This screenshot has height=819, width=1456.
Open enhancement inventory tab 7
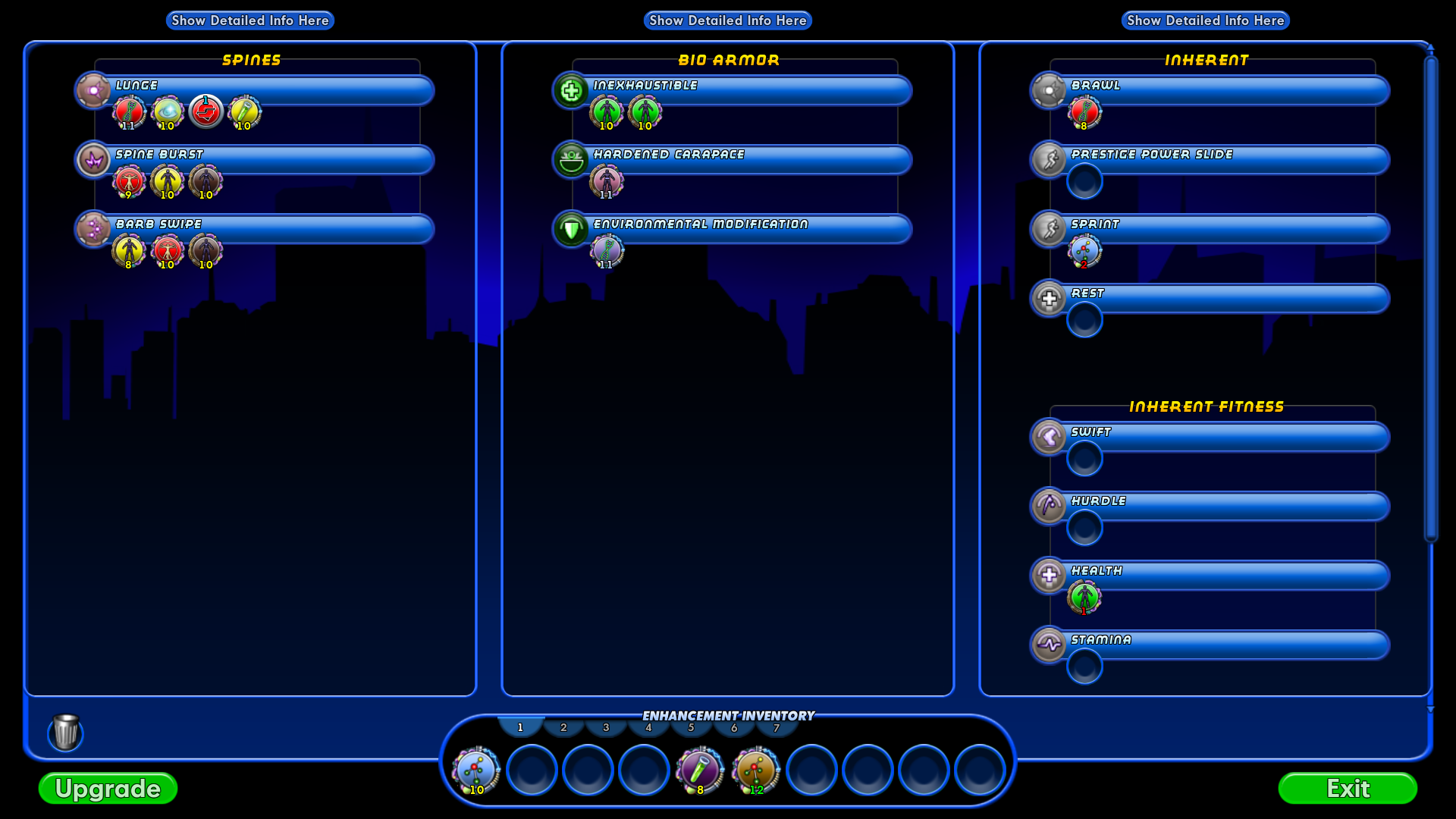[775, 726]
